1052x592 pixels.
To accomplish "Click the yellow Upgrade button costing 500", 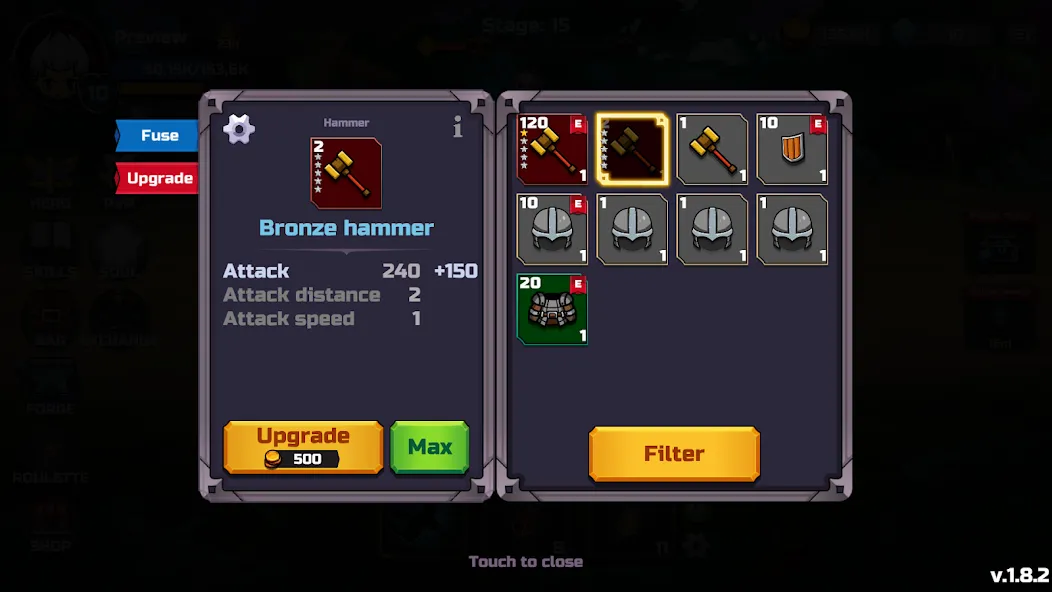I will (303, 447).
